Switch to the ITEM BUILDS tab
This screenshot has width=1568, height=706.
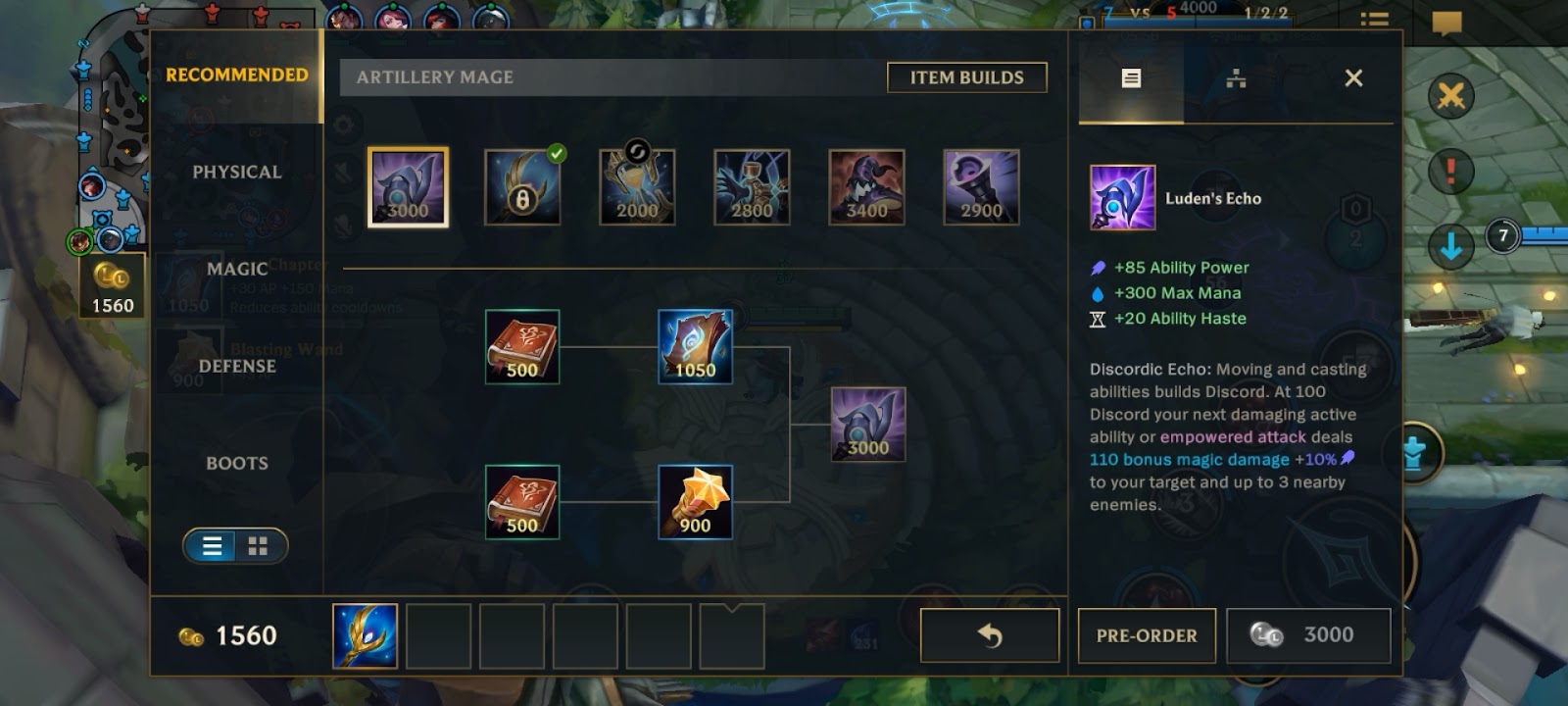(x=966, y=76)
